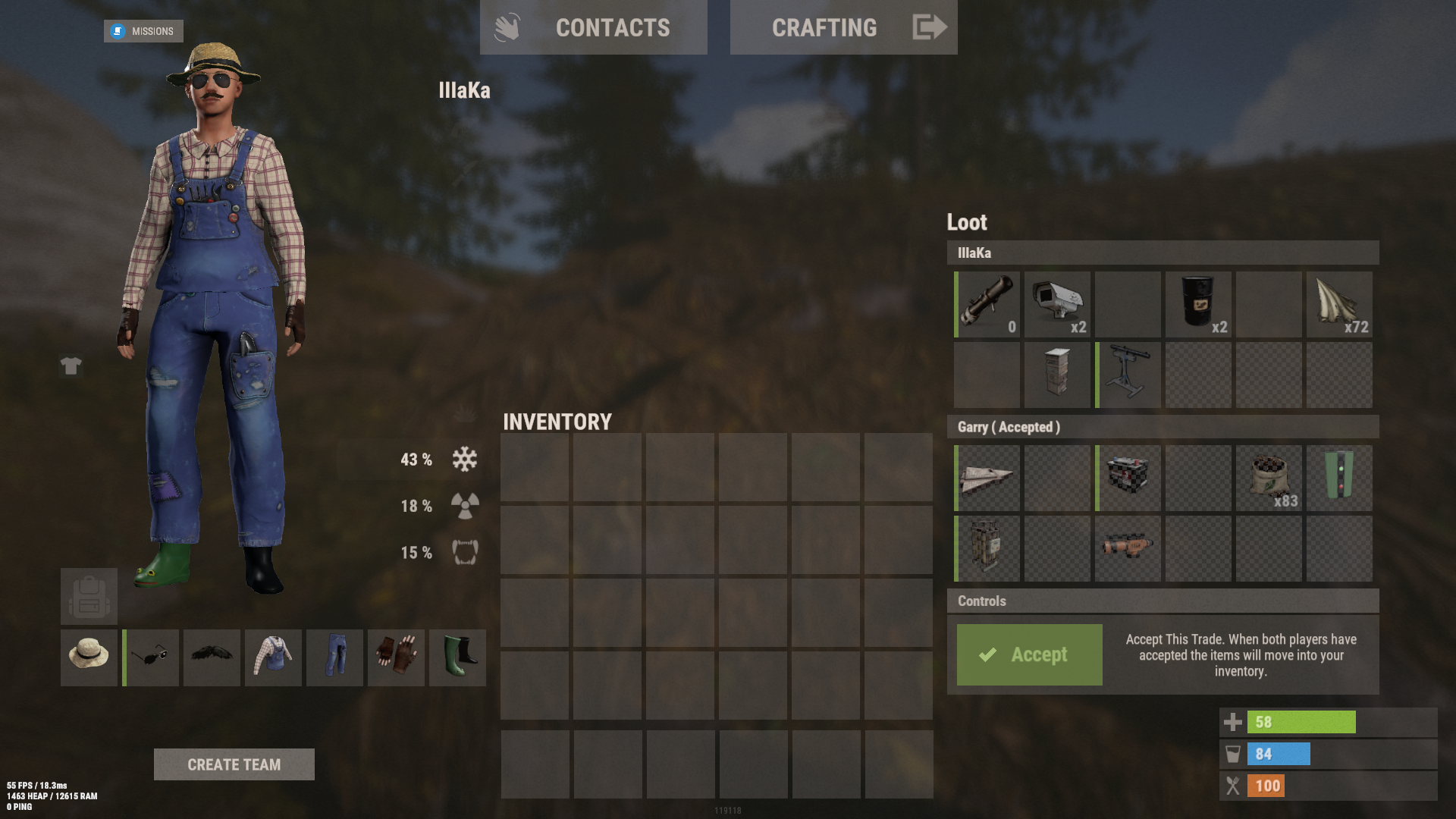Click the Create Team button
Image resolution: width=1456 pixels, height=819 pixels.
tap(234, 764)
